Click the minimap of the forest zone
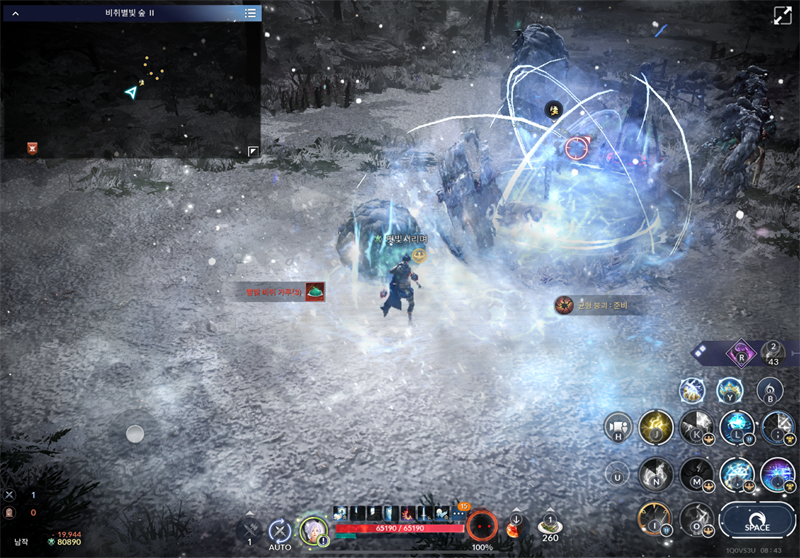 point(130,90)
